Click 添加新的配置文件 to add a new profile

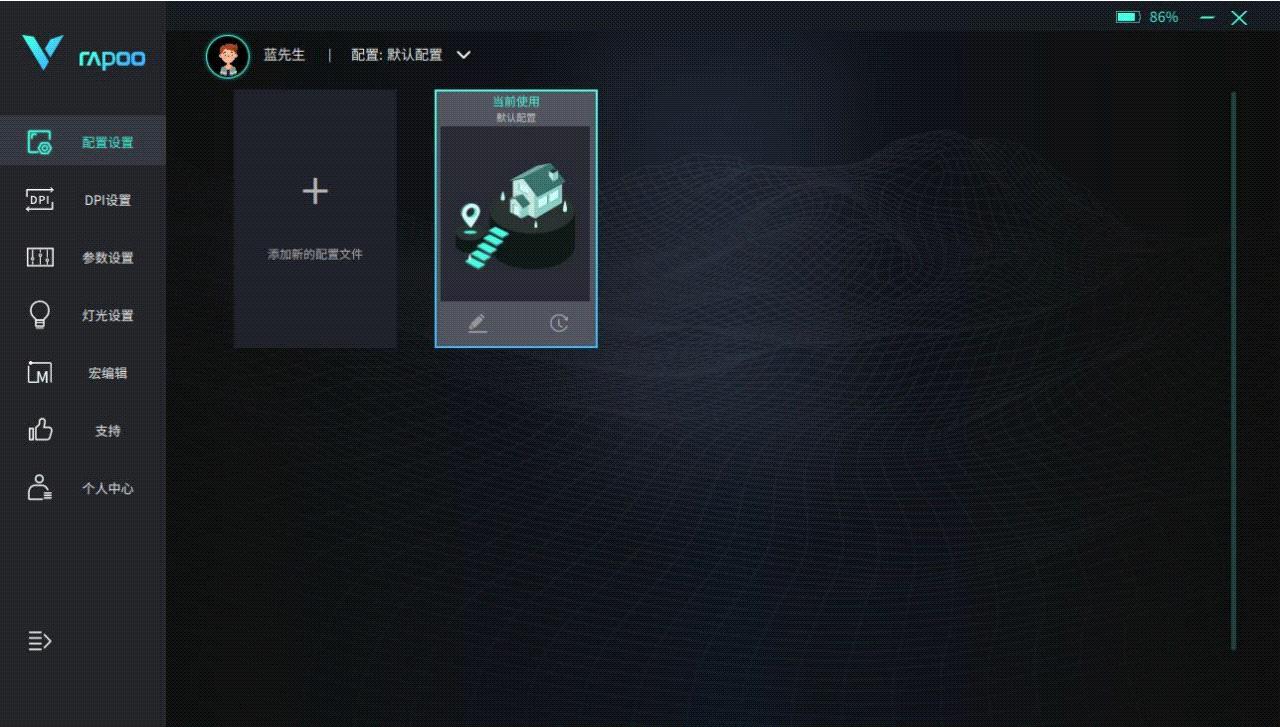click(314, 218)
